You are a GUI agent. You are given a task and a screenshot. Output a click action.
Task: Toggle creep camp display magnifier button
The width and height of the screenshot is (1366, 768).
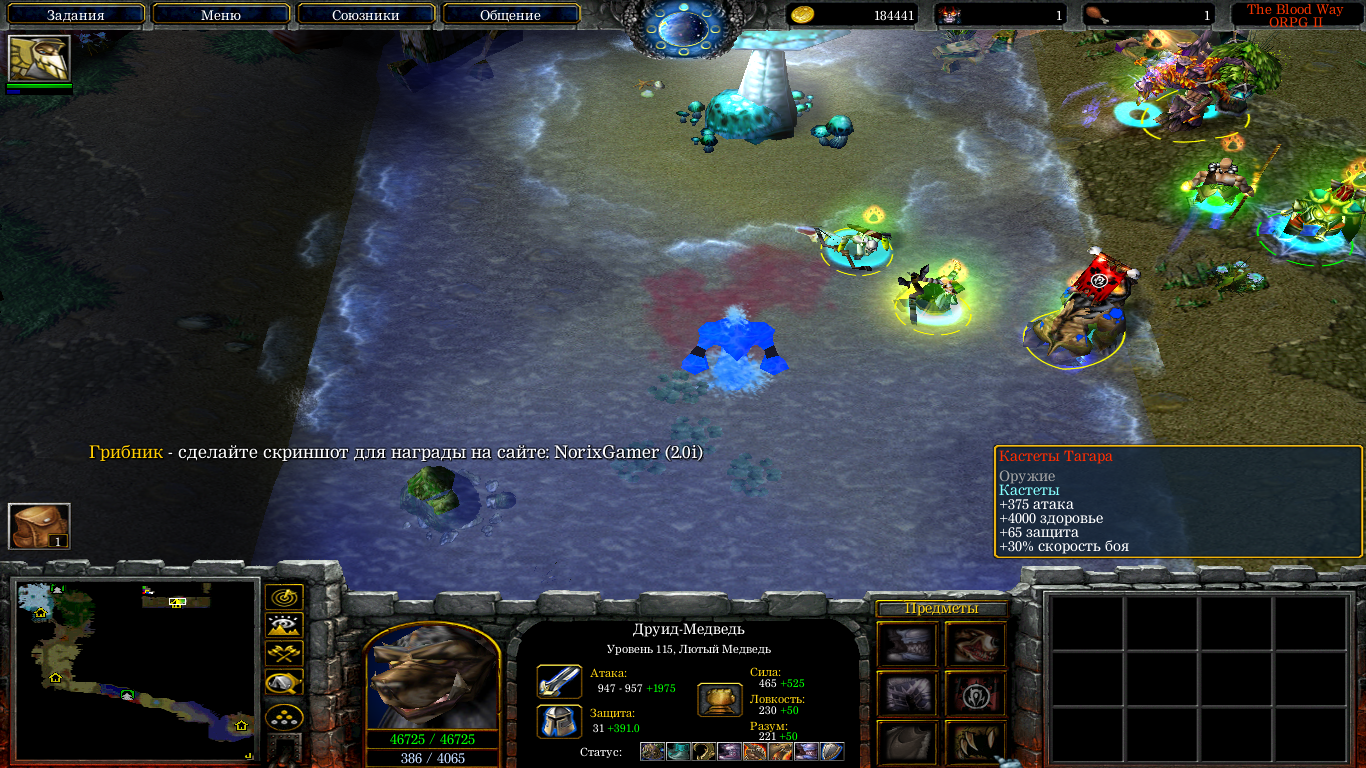284,683
